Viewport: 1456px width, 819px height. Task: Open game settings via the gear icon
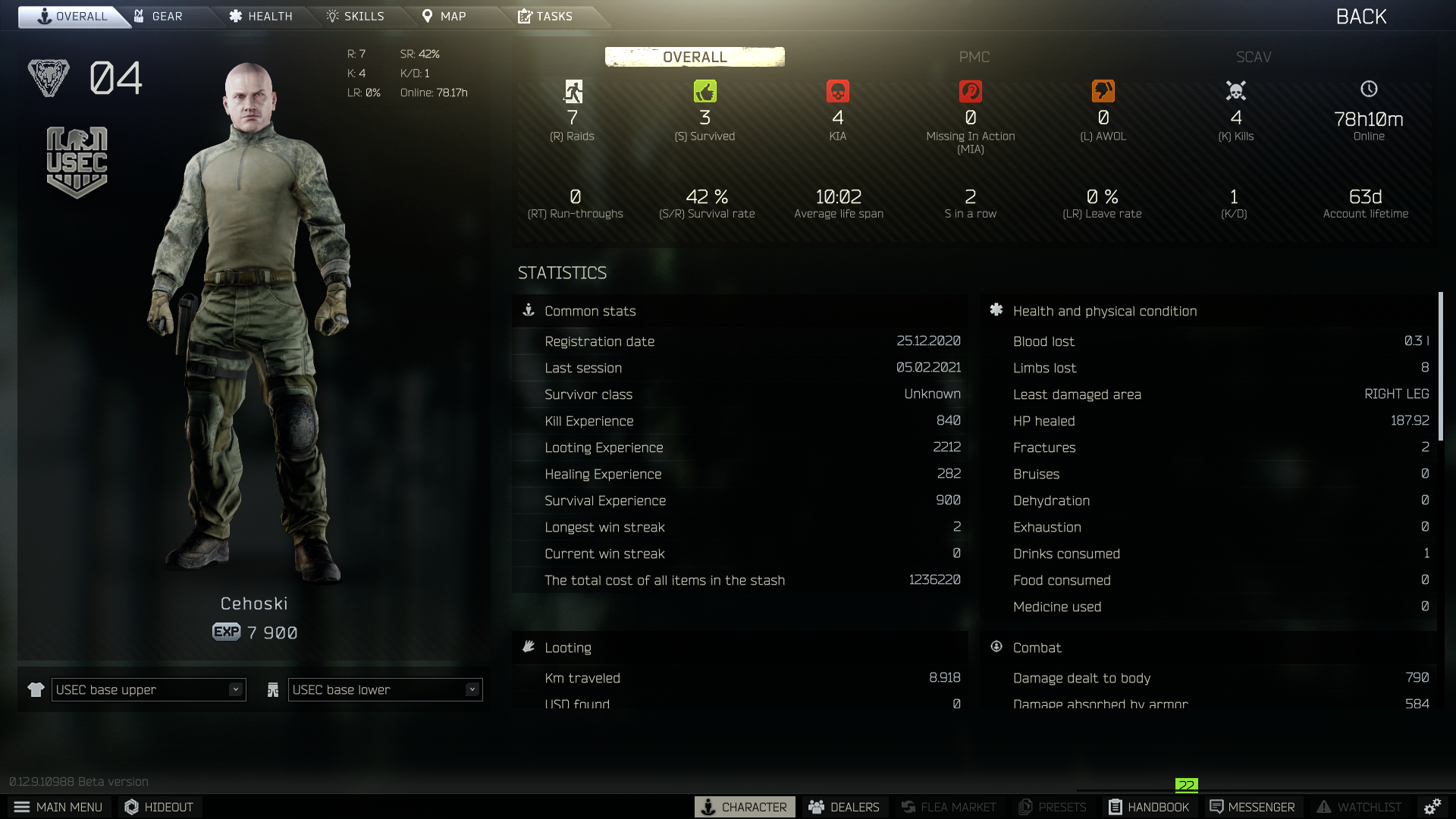pyautogui.click(x=1432, y=807)
